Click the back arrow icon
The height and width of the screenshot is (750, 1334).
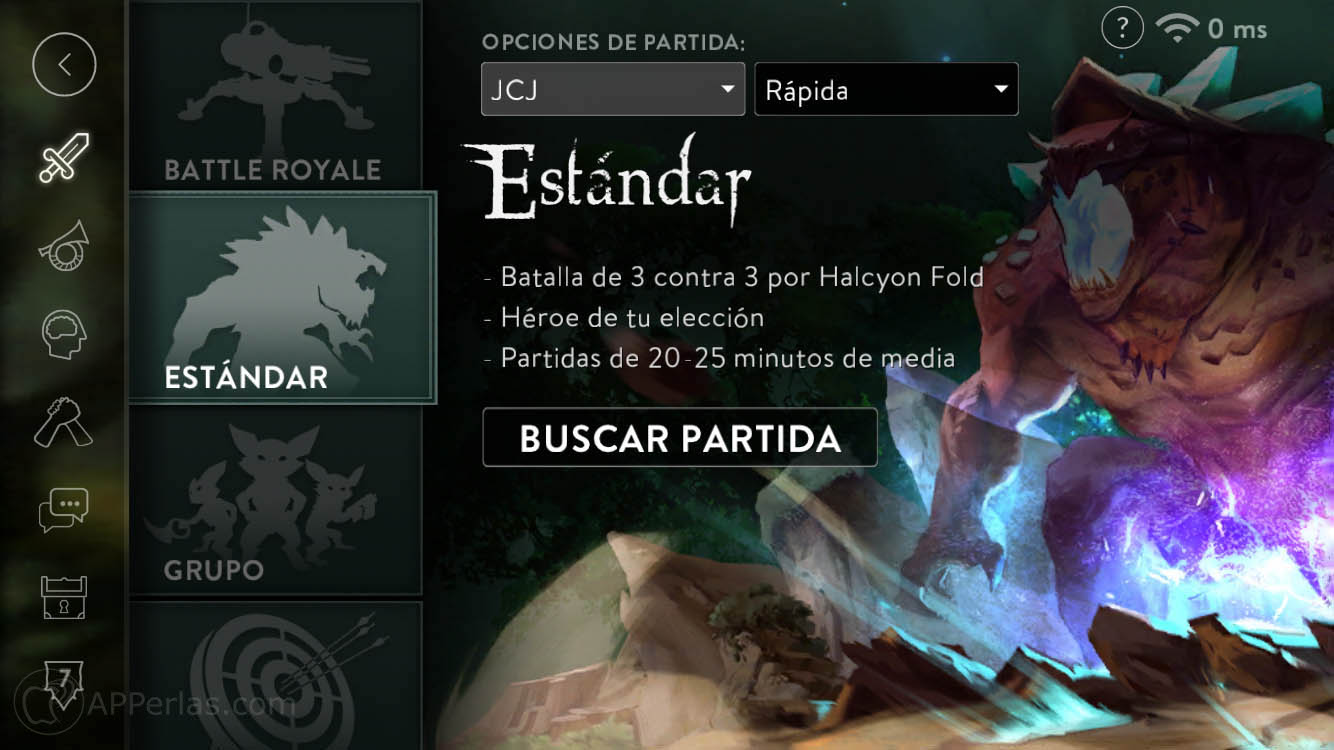pyautogui.click(x=63, y=64)
